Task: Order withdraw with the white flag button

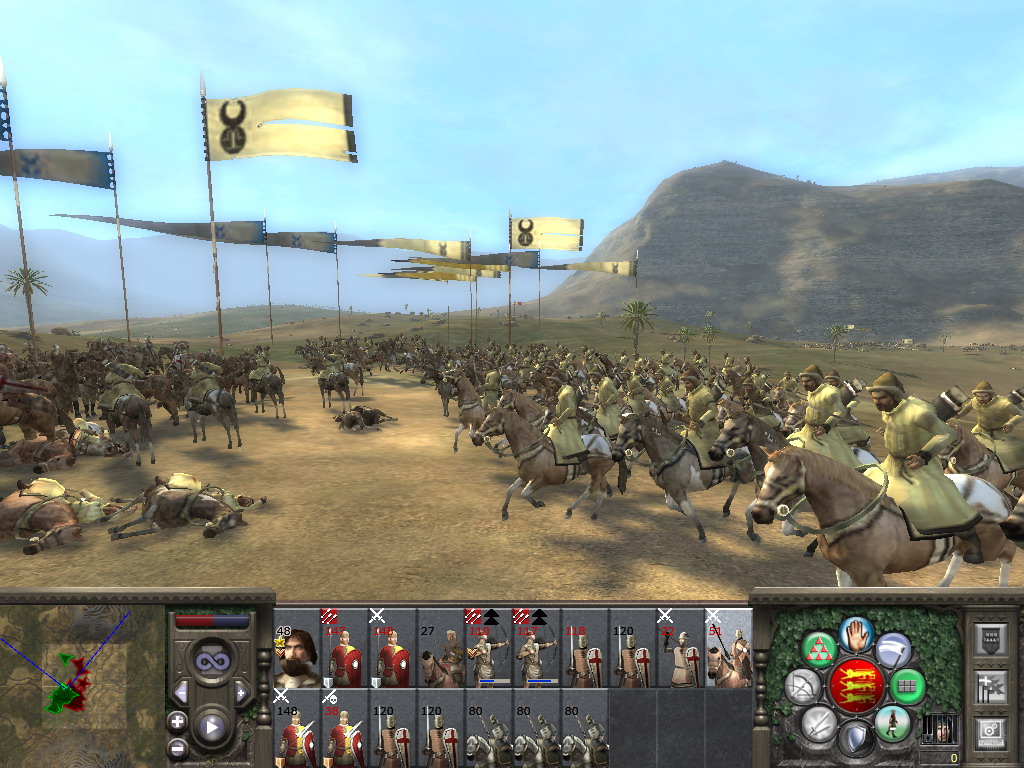Action: [894, 650]
